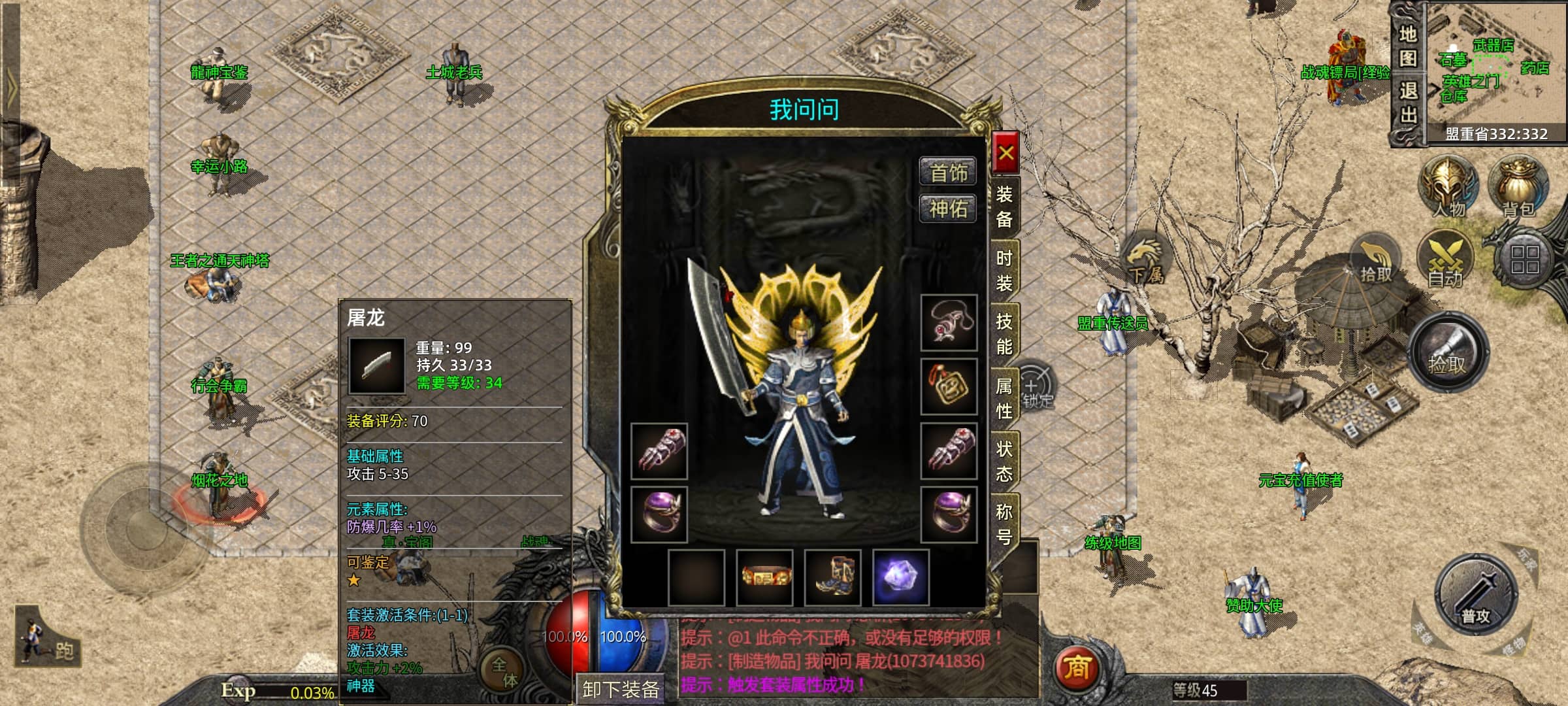The image size is (1568, 706).
Task: Open the 商 shop button
Action: click(1077, 667)
